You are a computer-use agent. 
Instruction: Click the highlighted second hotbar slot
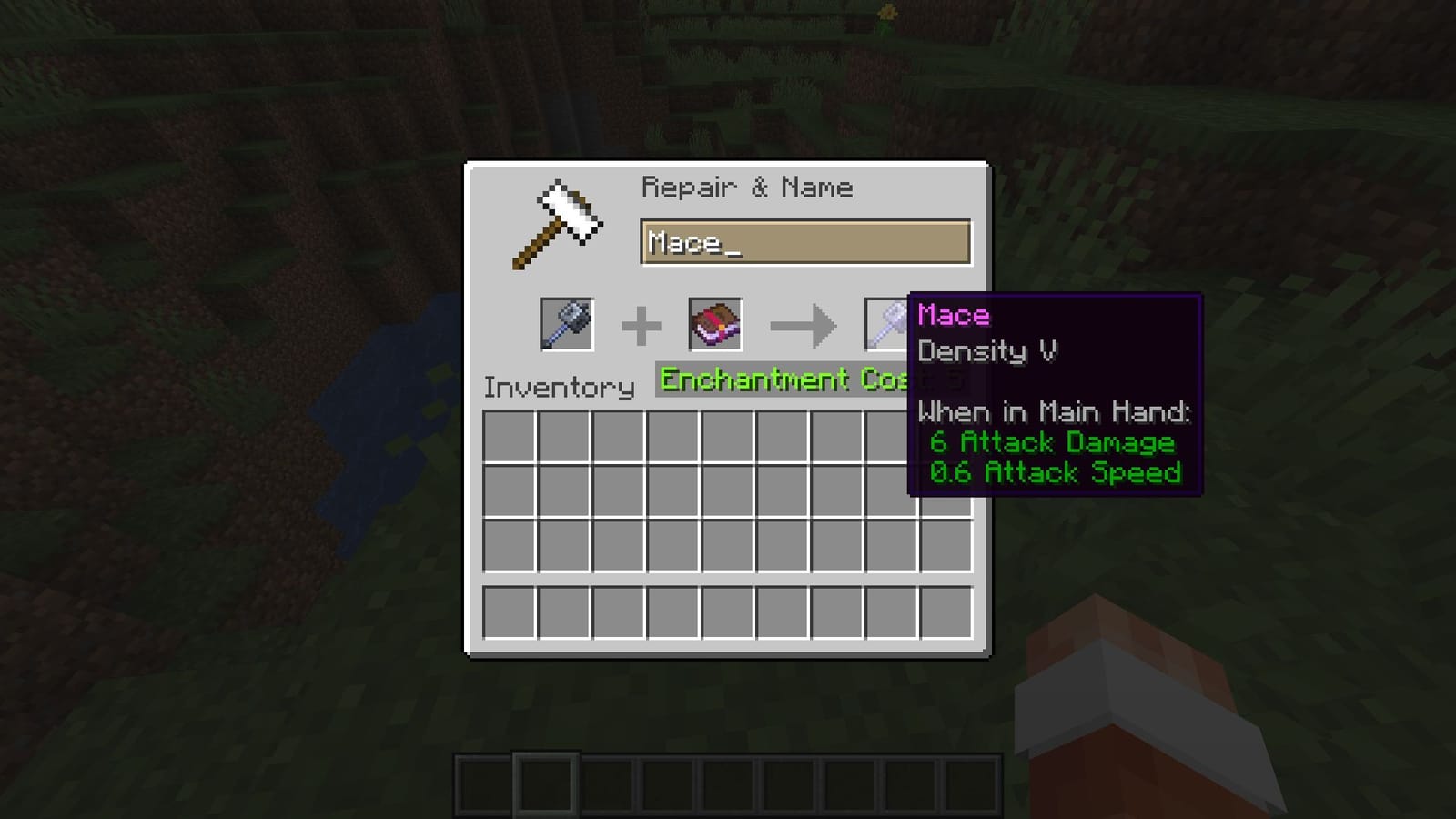coord(544,782)
